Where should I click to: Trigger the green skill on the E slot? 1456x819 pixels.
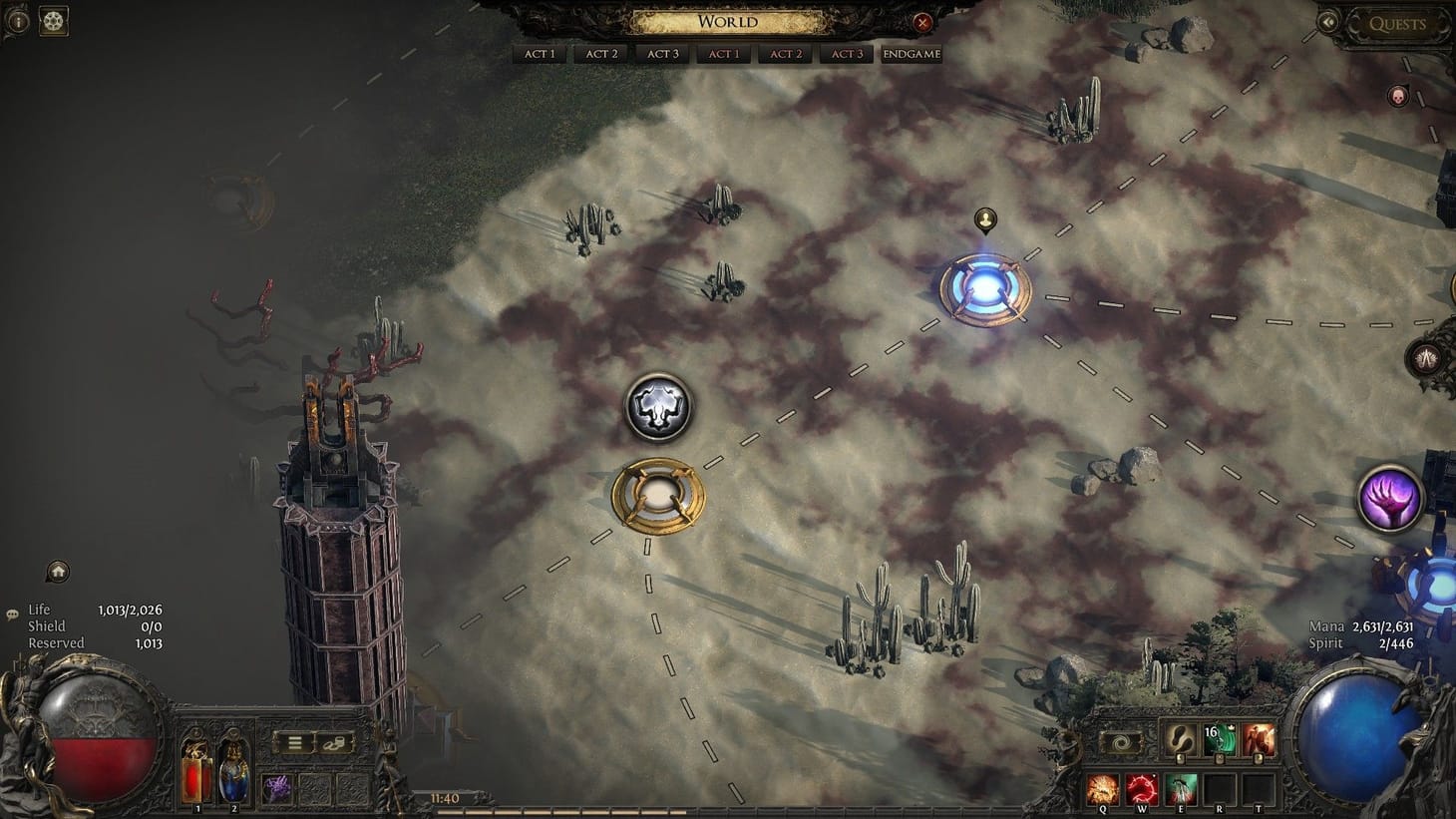1180,788
